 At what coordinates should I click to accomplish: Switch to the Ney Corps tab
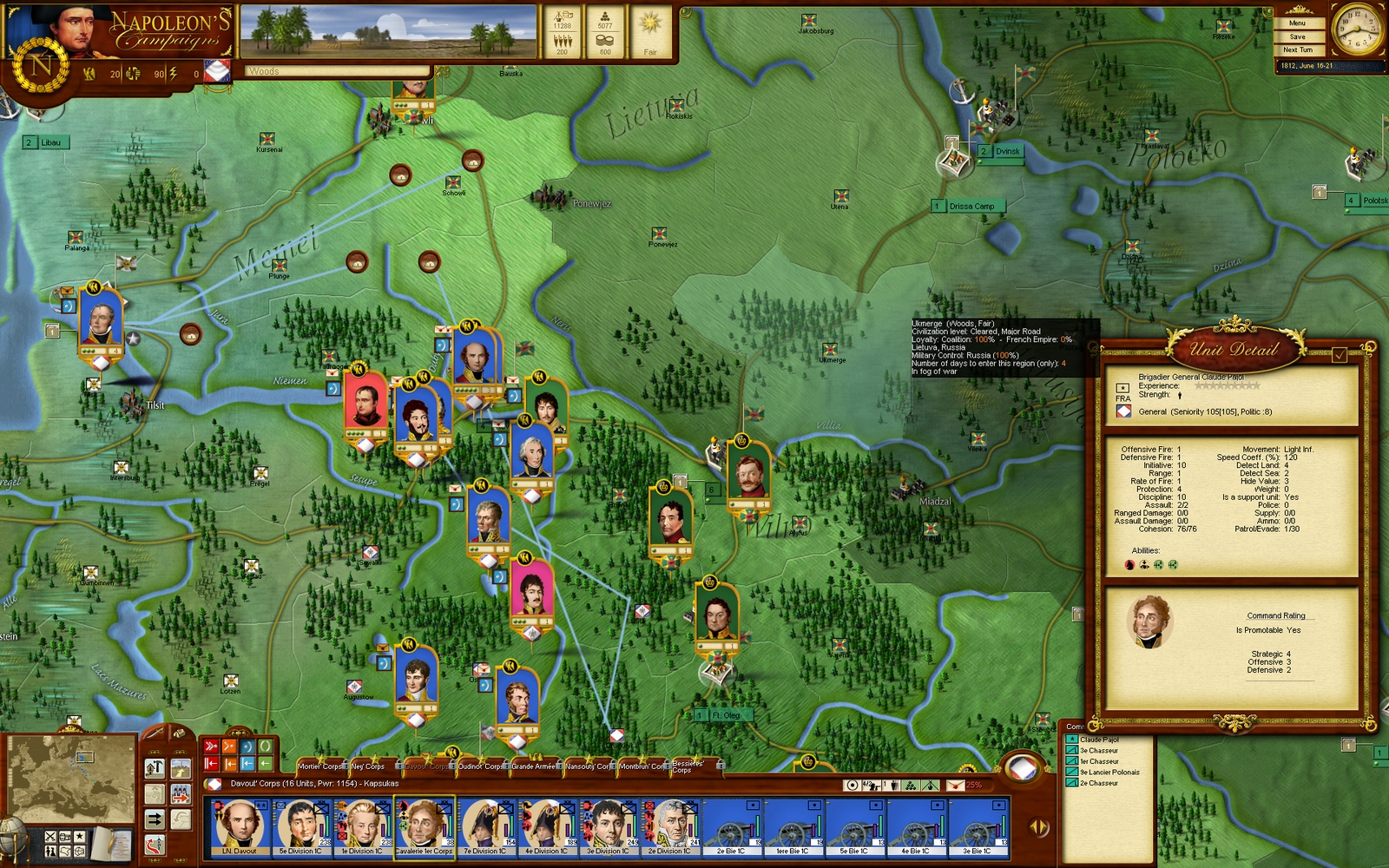(368, 766)
